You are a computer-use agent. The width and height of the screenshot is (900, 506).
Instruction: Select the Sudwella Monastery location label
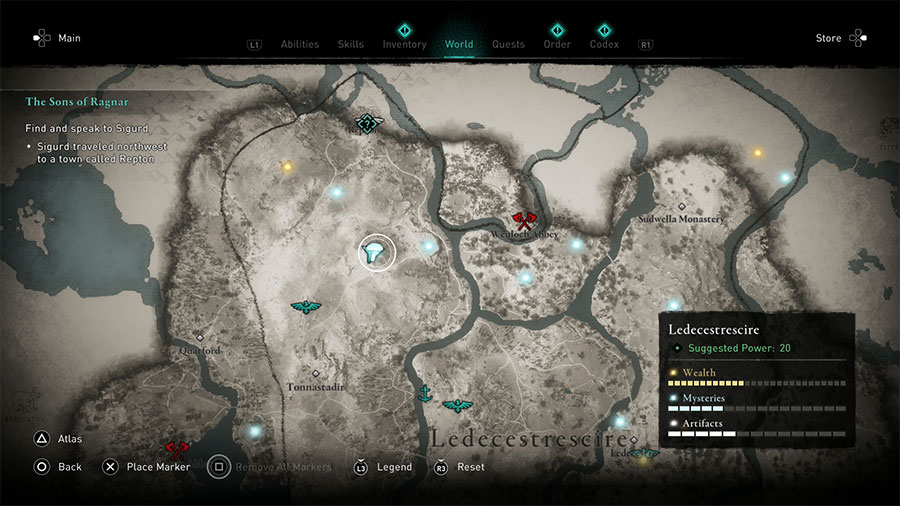pyautogui.click(x=680, y=219)
